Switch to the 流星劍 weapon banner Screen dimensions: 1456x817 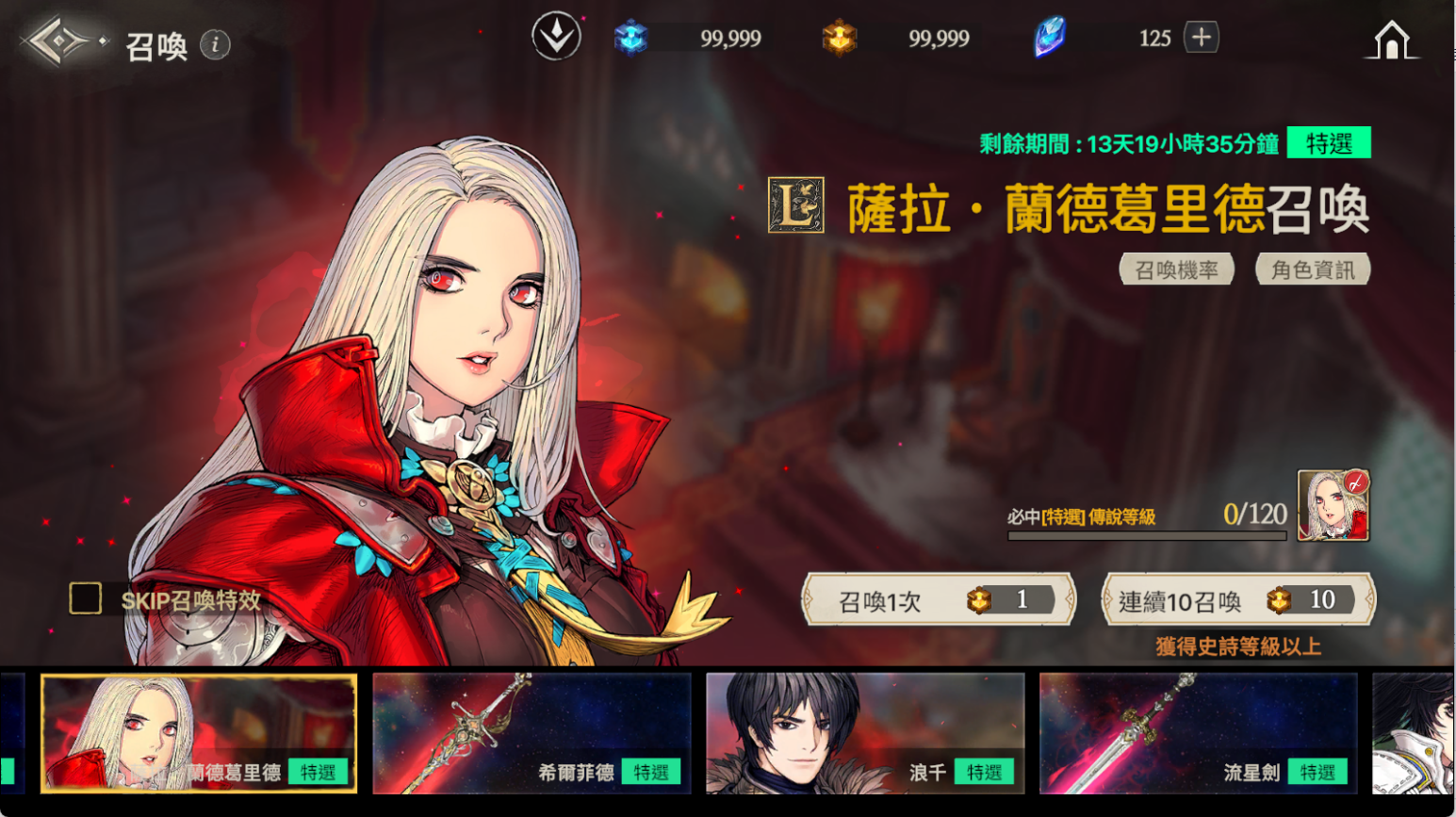click(1199, 733)
